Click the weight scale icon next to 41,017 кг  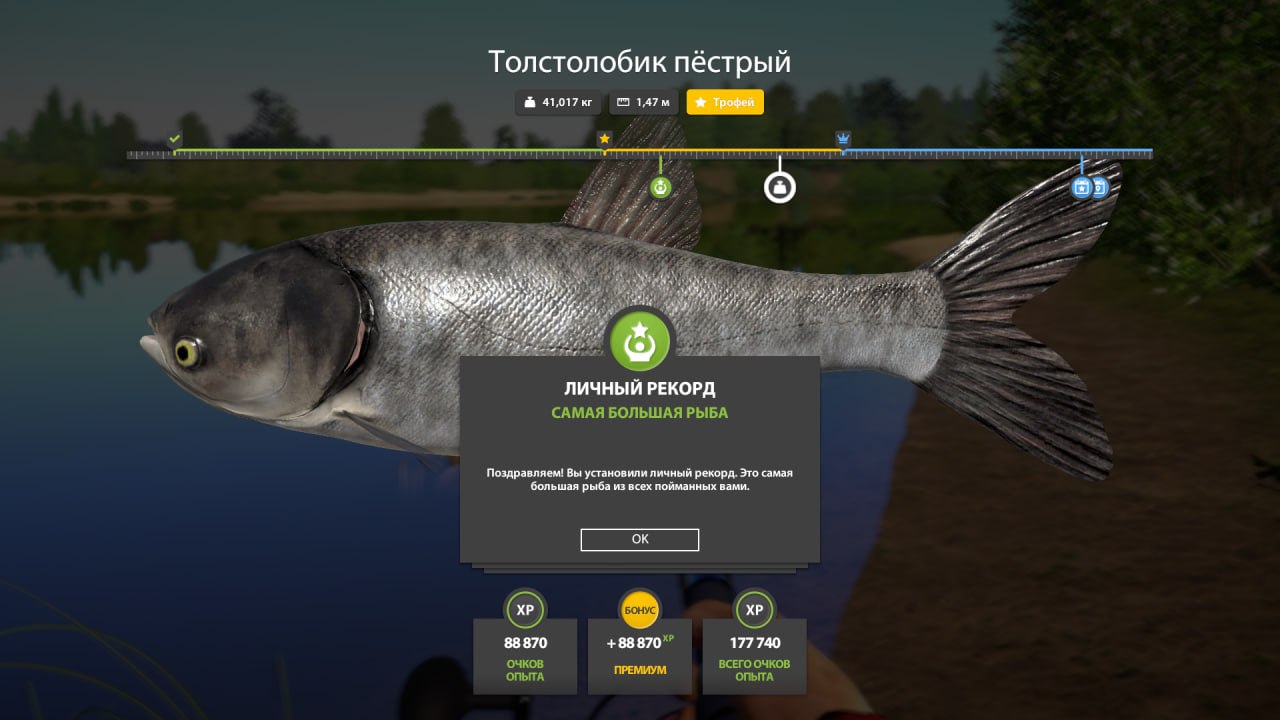(x=527, y=102)
